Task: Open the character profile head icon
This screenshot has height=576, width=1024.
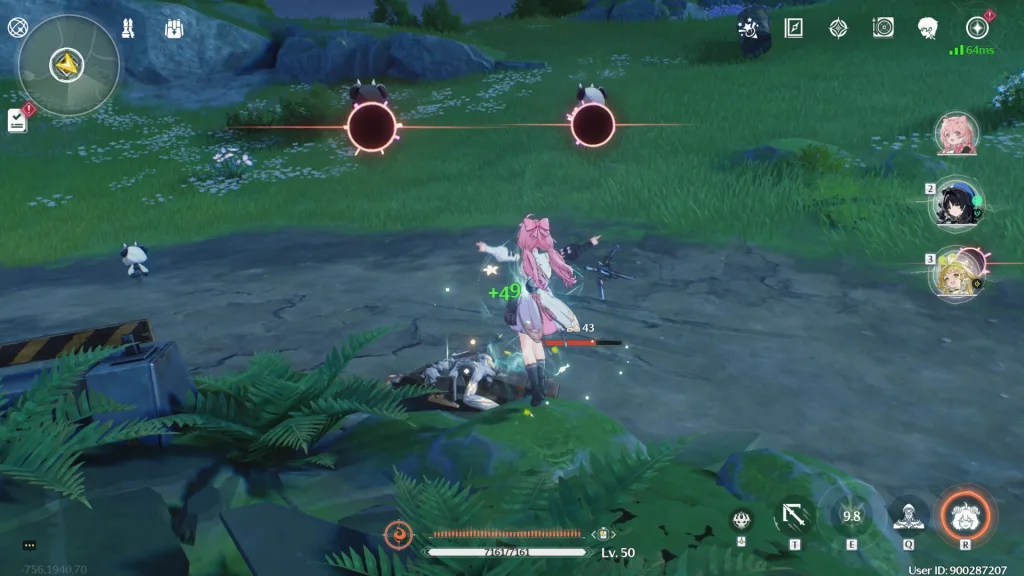Action: (x=928, y=28)
